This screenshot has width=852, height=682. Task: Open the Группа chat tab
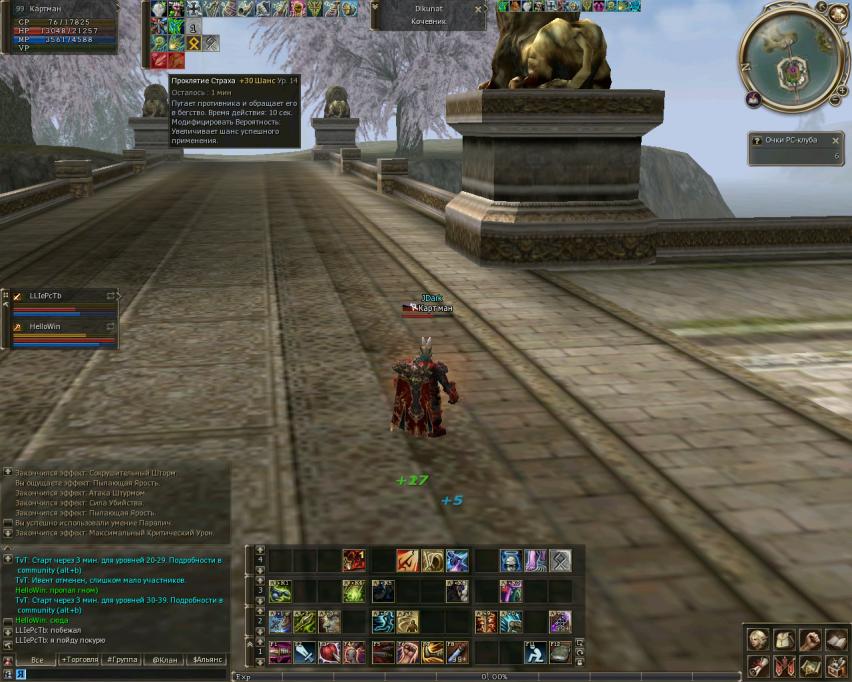point(122,660)
